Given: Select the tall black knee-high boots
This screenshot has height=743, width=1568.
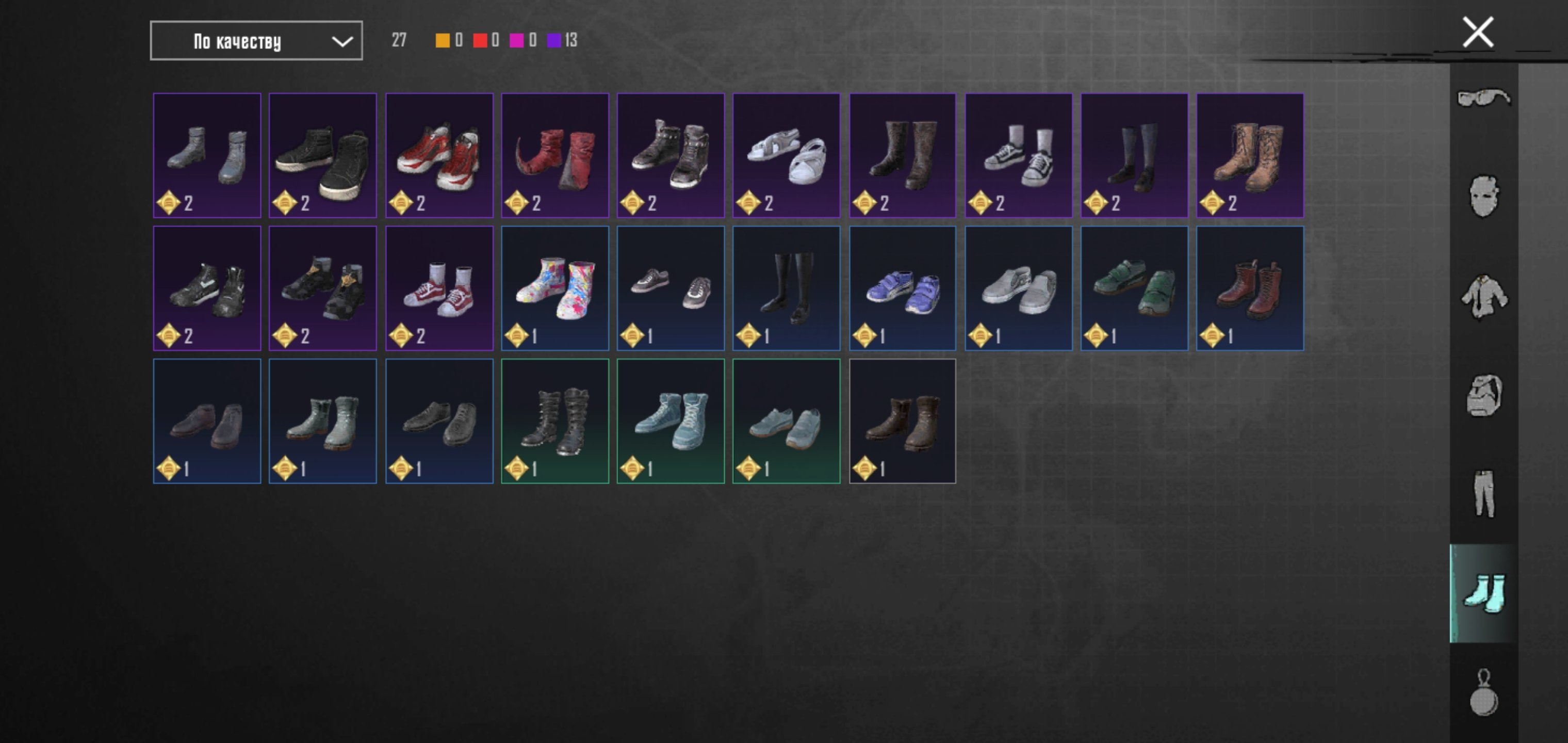Looking at the screenshot, I should point(786,288).
